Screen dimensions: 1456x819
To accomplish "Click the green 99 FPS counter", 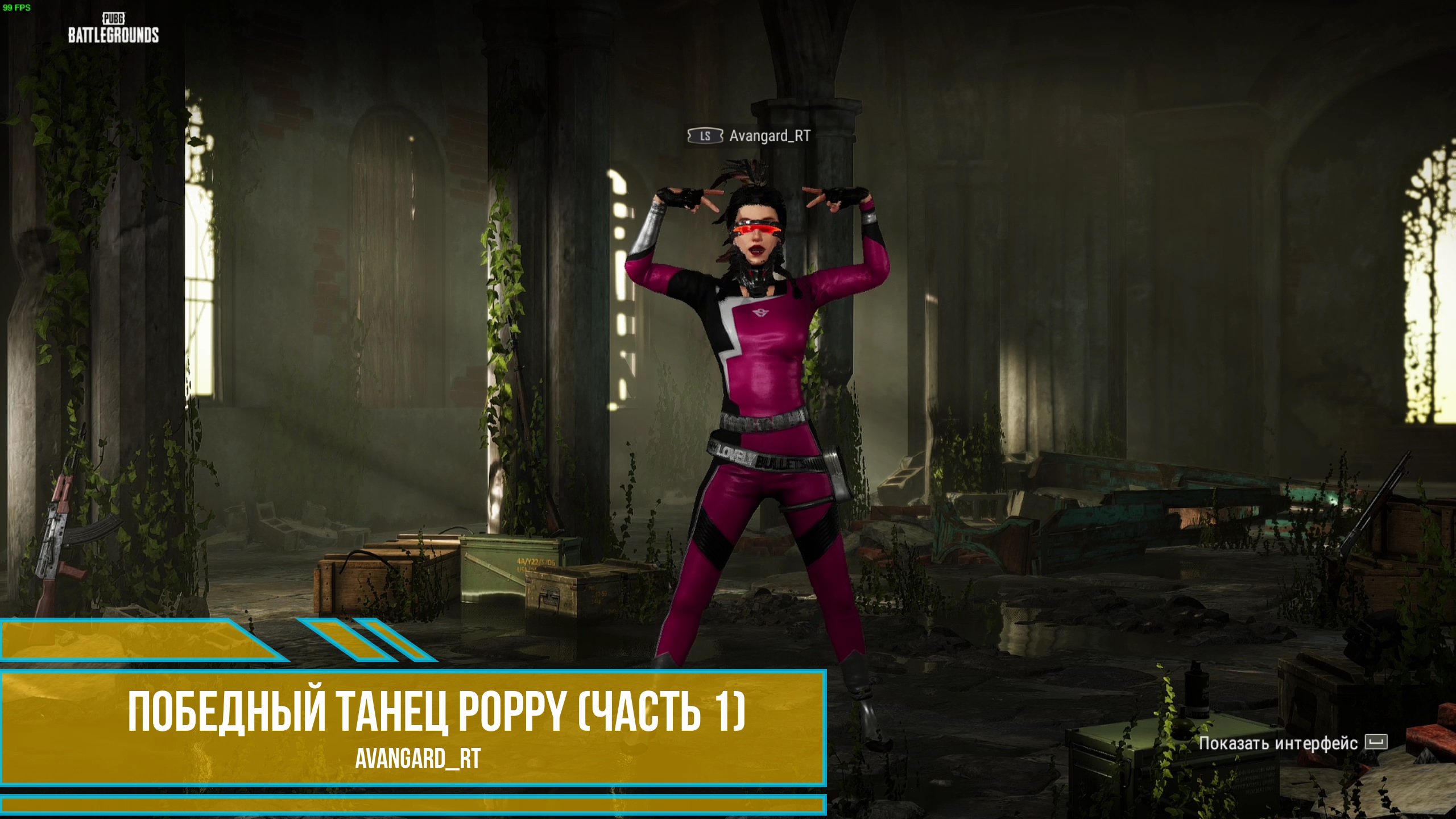I will tap(17, 8).
